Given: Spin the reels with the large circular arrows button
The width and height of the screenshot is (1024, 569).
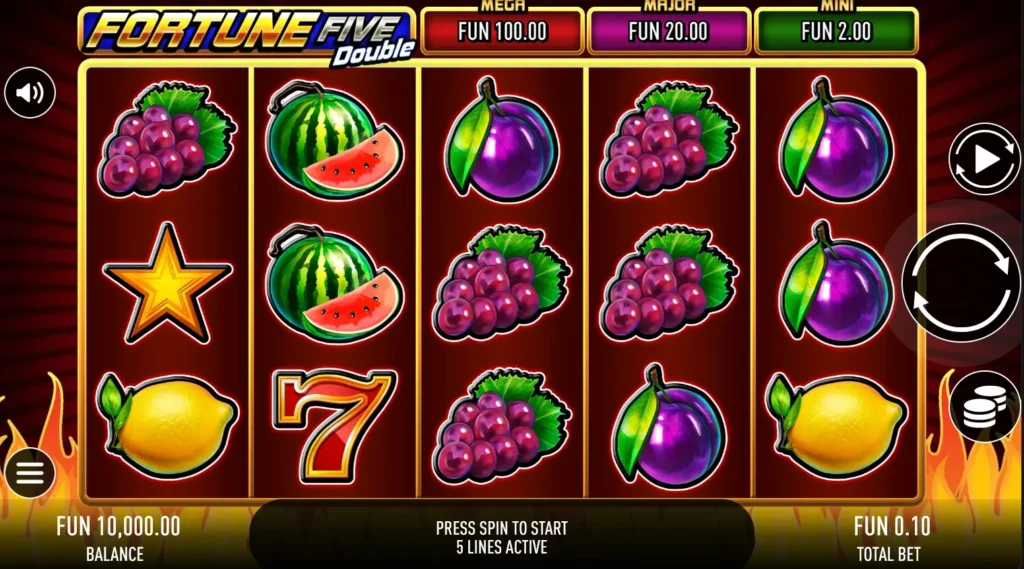Looking at the screenshot, I should tap(961, 282).
